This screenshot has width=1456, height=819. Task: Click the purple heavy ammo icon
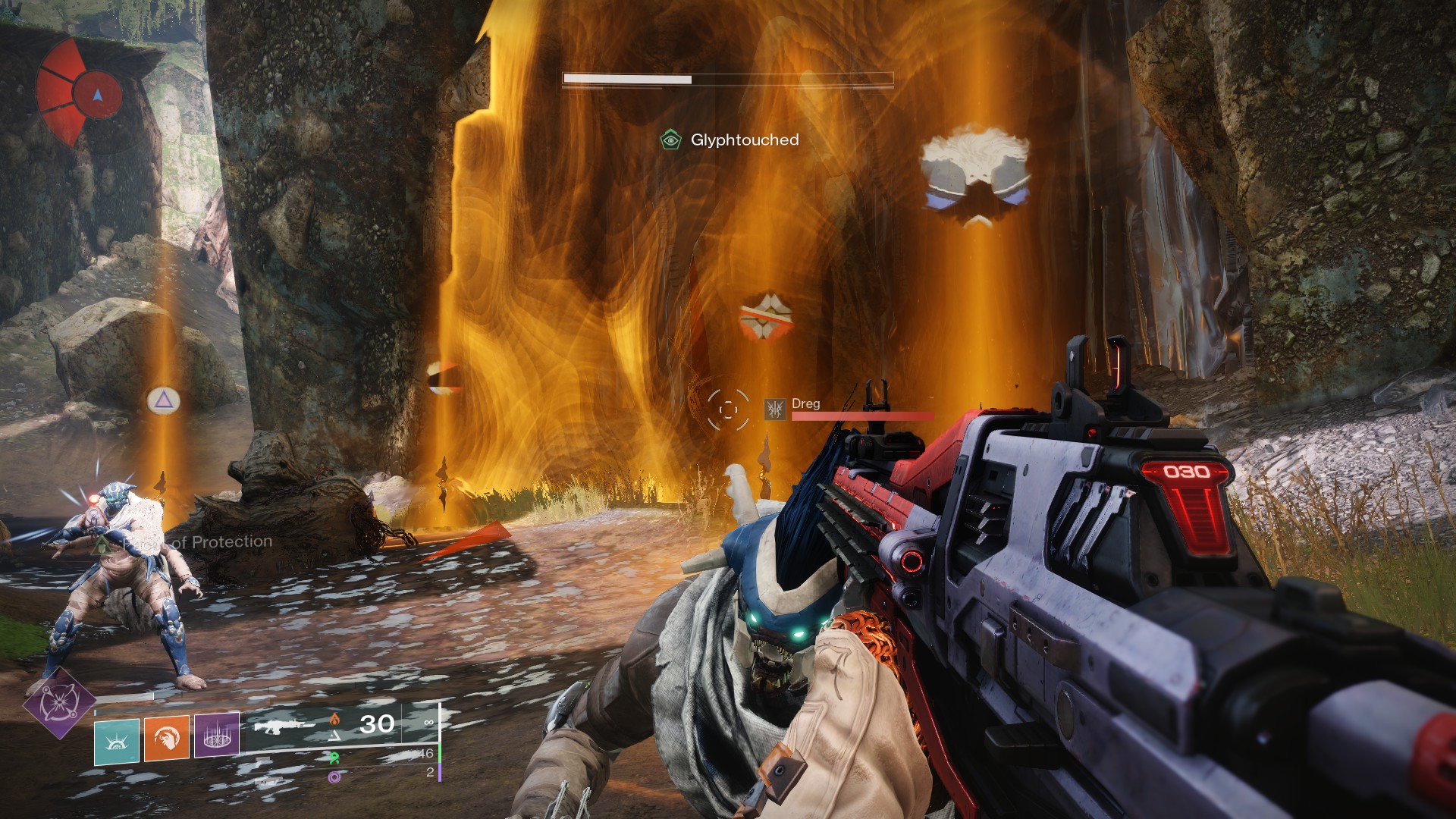(x=334, y=777)
